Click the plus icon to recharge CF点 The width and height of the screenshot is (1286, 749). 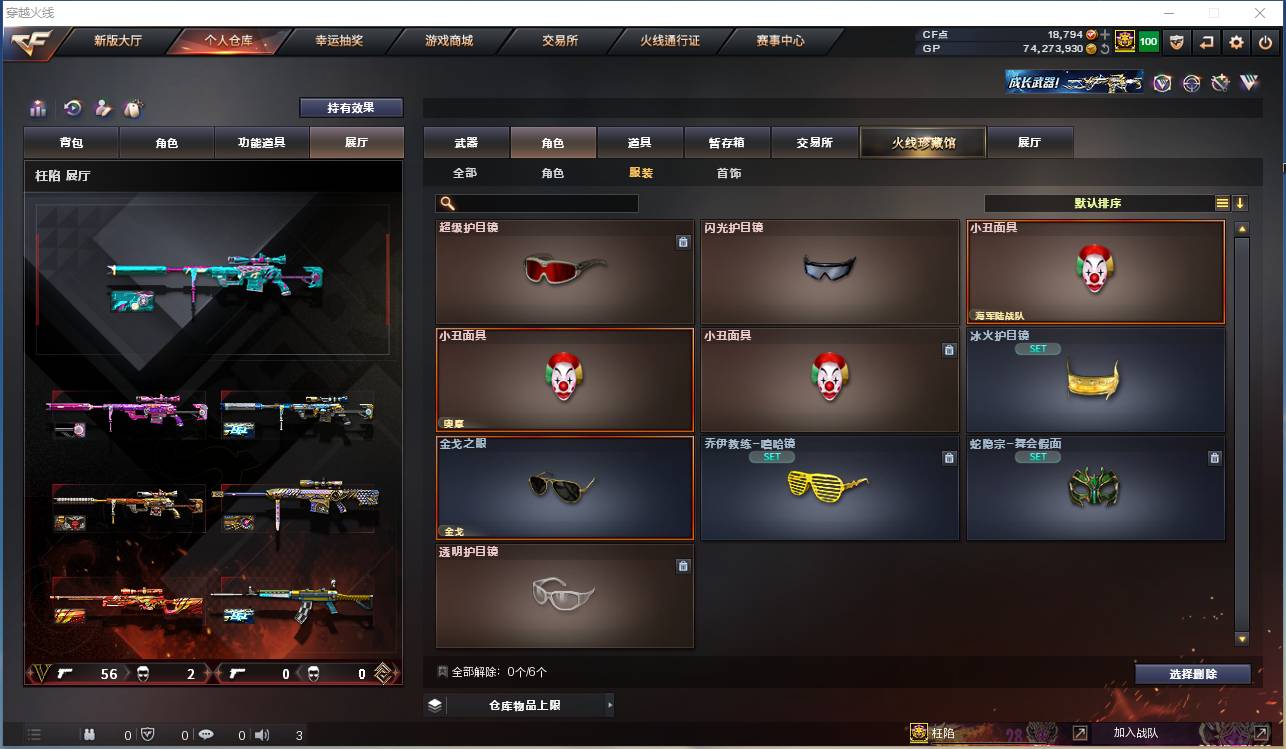pyautogui.click(x=1104, y=33)
